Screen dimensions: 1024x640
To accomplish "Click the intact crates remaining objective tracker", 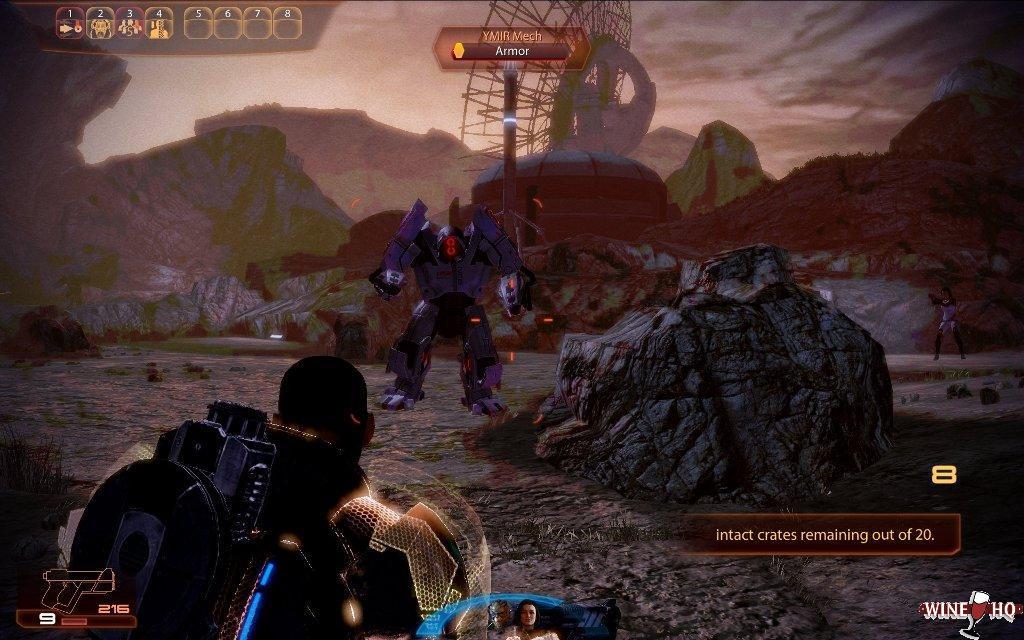I will (824, 534).
